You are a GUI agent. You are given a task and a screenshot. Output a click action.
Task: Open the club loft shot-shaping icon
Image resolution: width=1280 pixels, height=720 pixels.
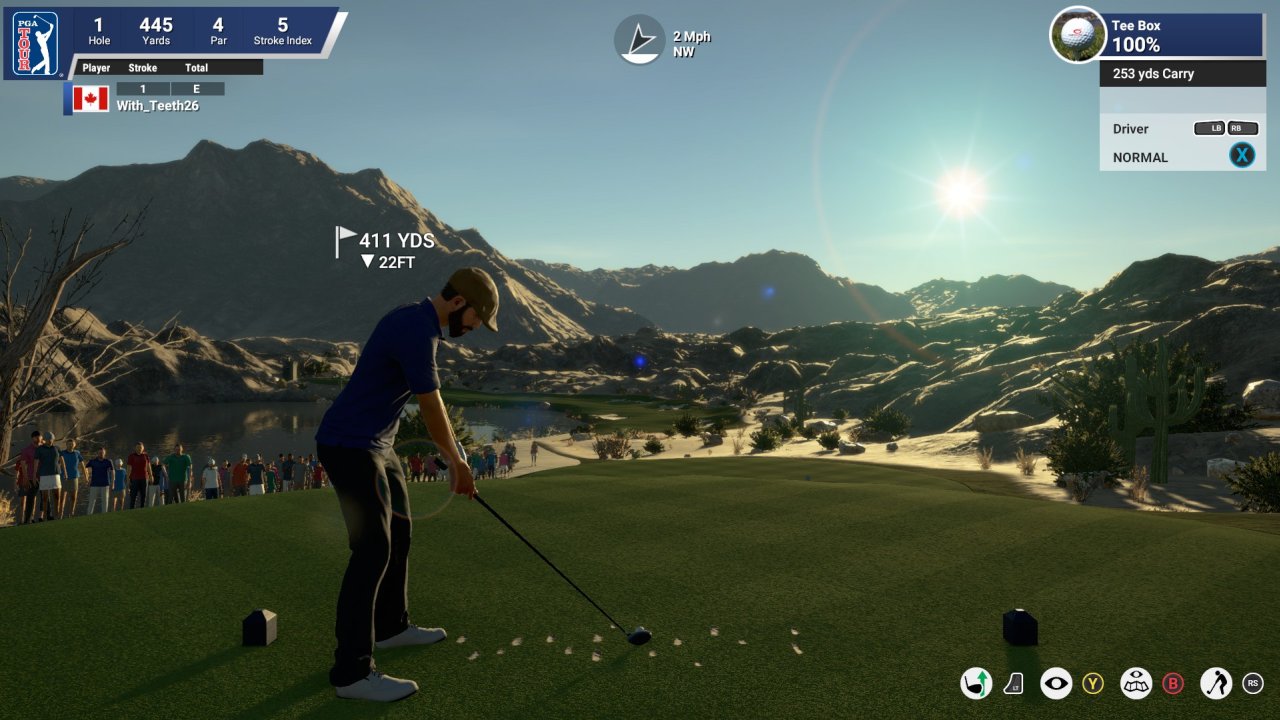pyautogui.click(x=976, y=683)
